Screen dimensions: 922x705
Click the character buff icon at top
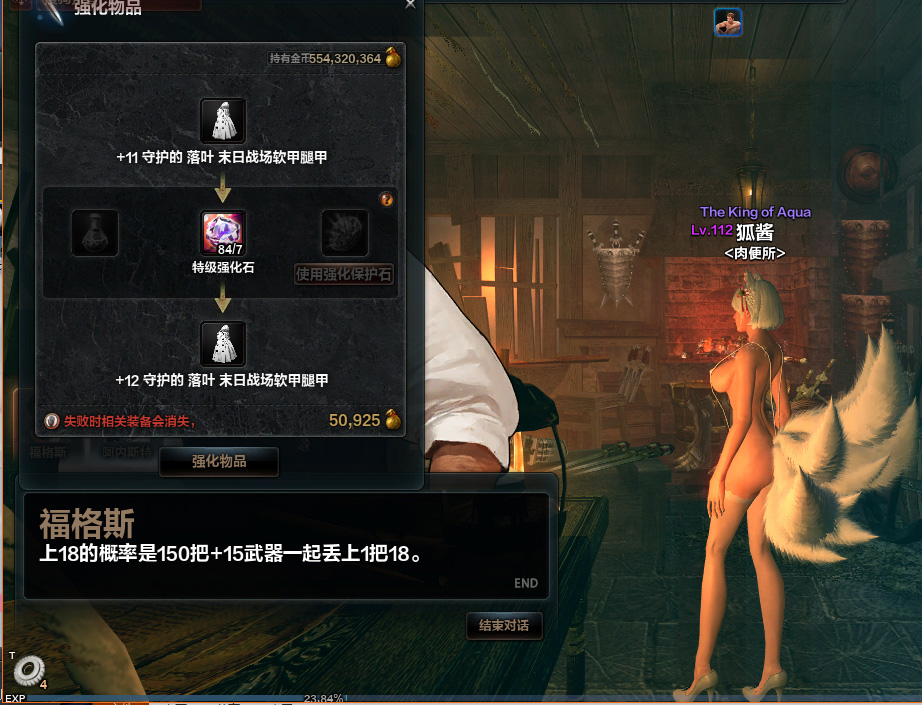728,22
